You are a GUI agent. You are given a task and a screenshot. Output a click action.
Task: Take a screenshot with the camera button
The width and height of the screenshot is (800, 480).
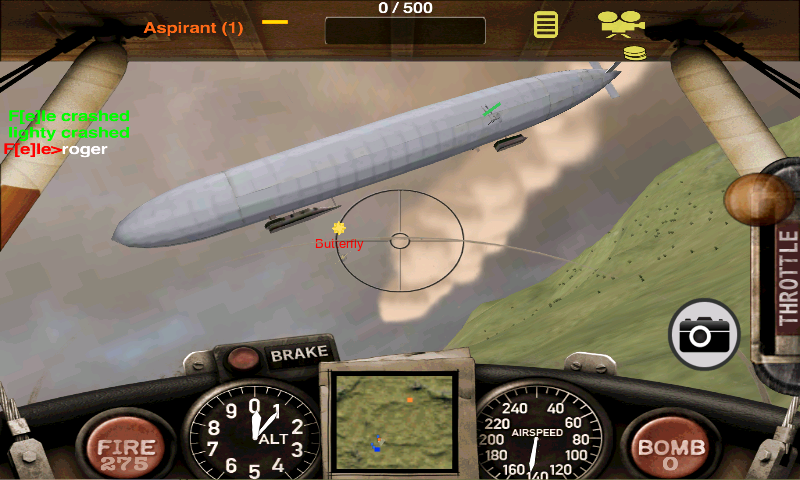704,334
